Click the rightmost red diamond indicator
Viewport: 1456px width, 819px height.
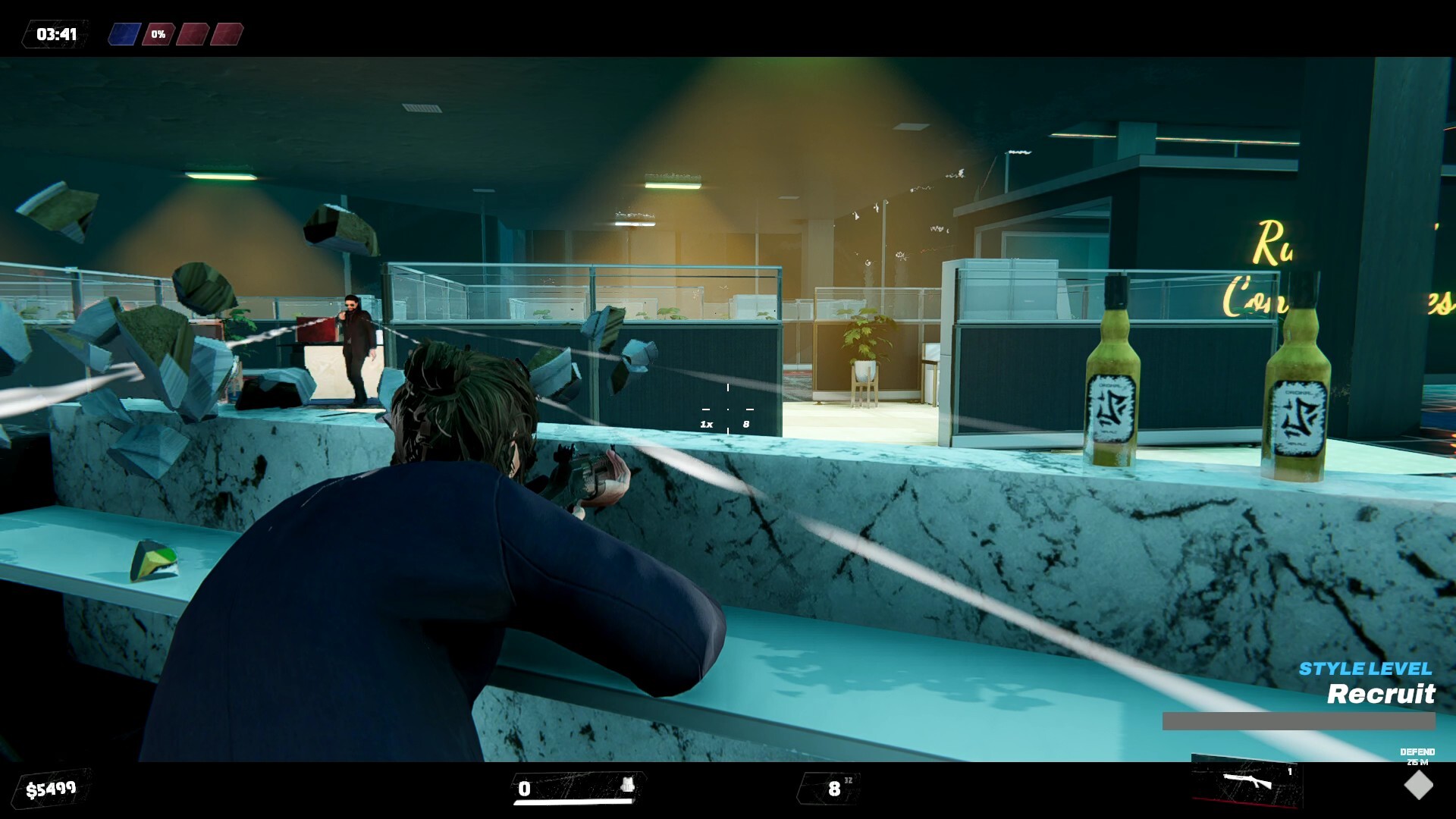(x=225, y=33)
